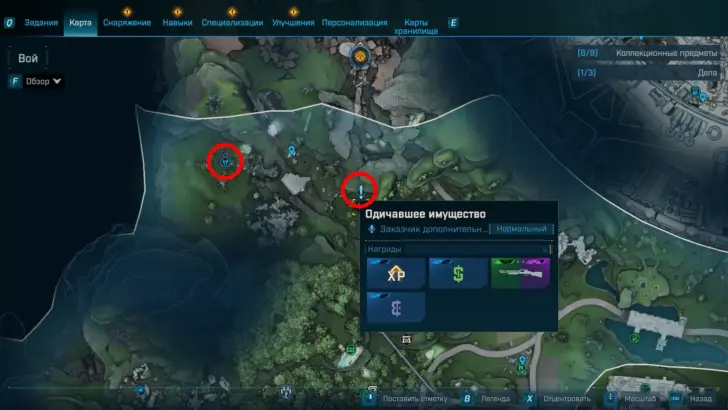Open the map Легенда
Image resolution: width=728 pixels, height=410 pixels.
[x=490, y=398]
